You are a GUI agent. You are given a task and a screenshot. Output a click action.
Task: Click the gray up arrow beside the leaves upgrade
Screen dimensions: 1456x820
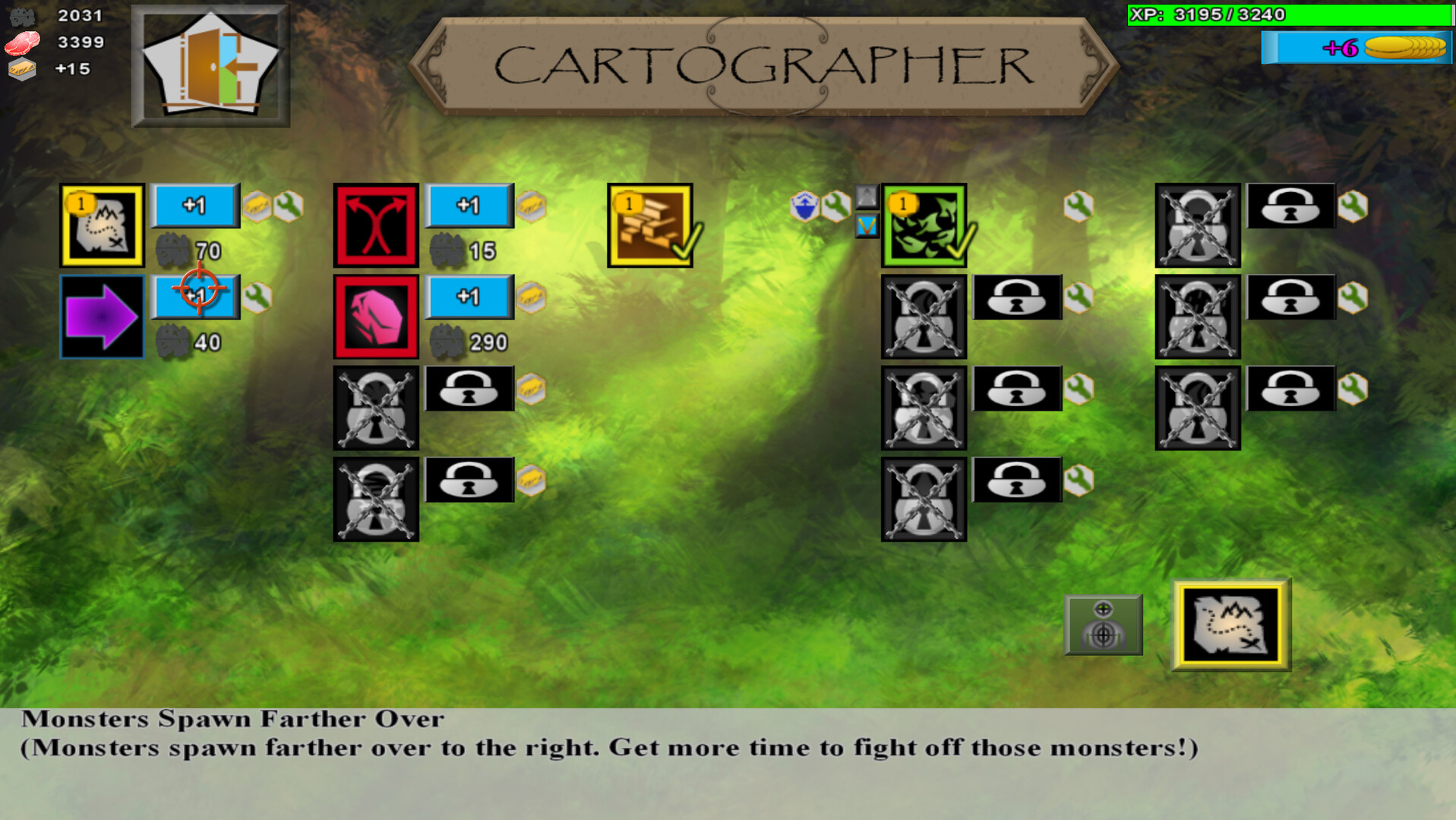[866, 197]
